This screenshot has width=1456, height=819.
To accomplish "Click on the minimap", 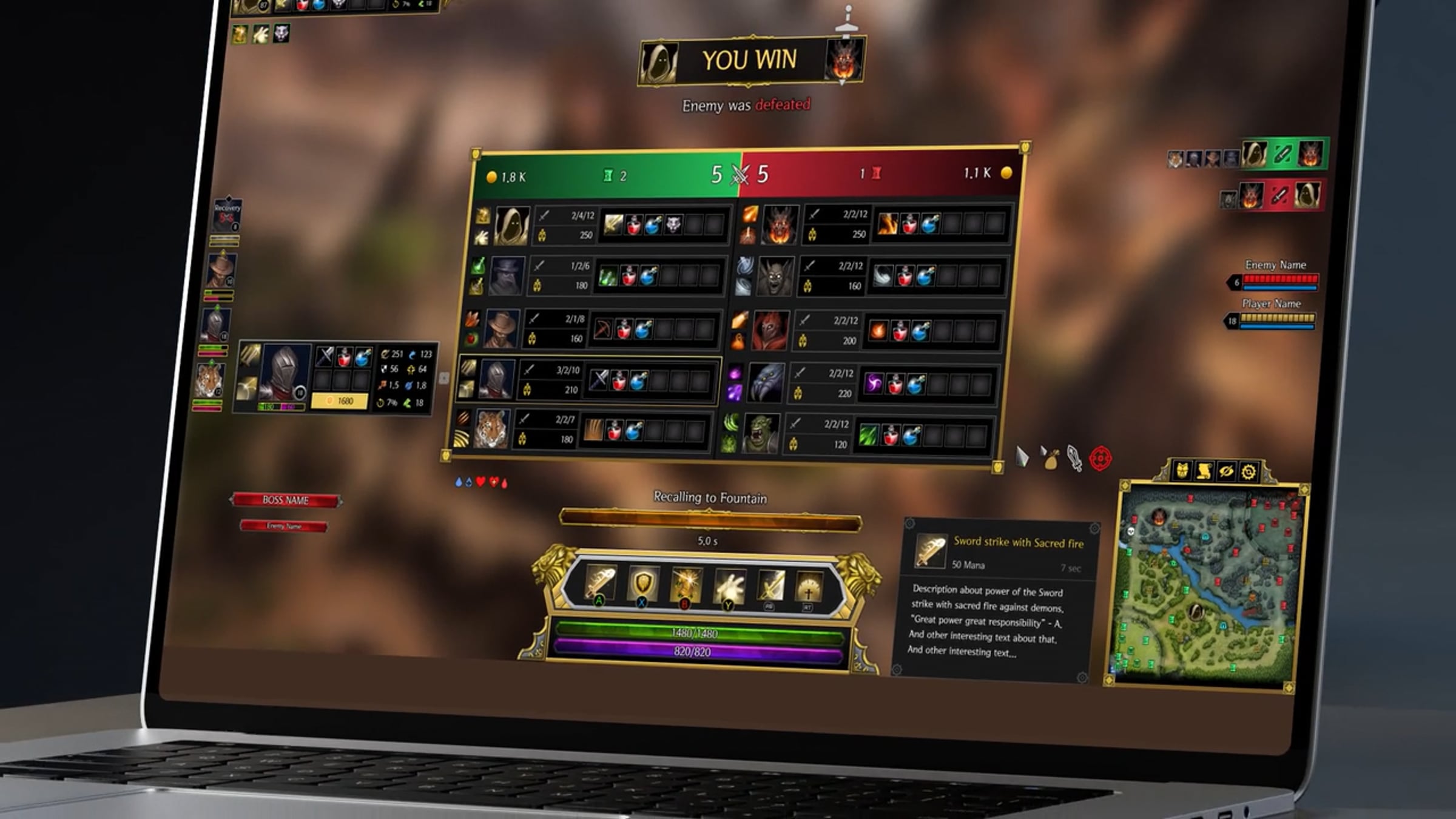I will pos(1204,585).
